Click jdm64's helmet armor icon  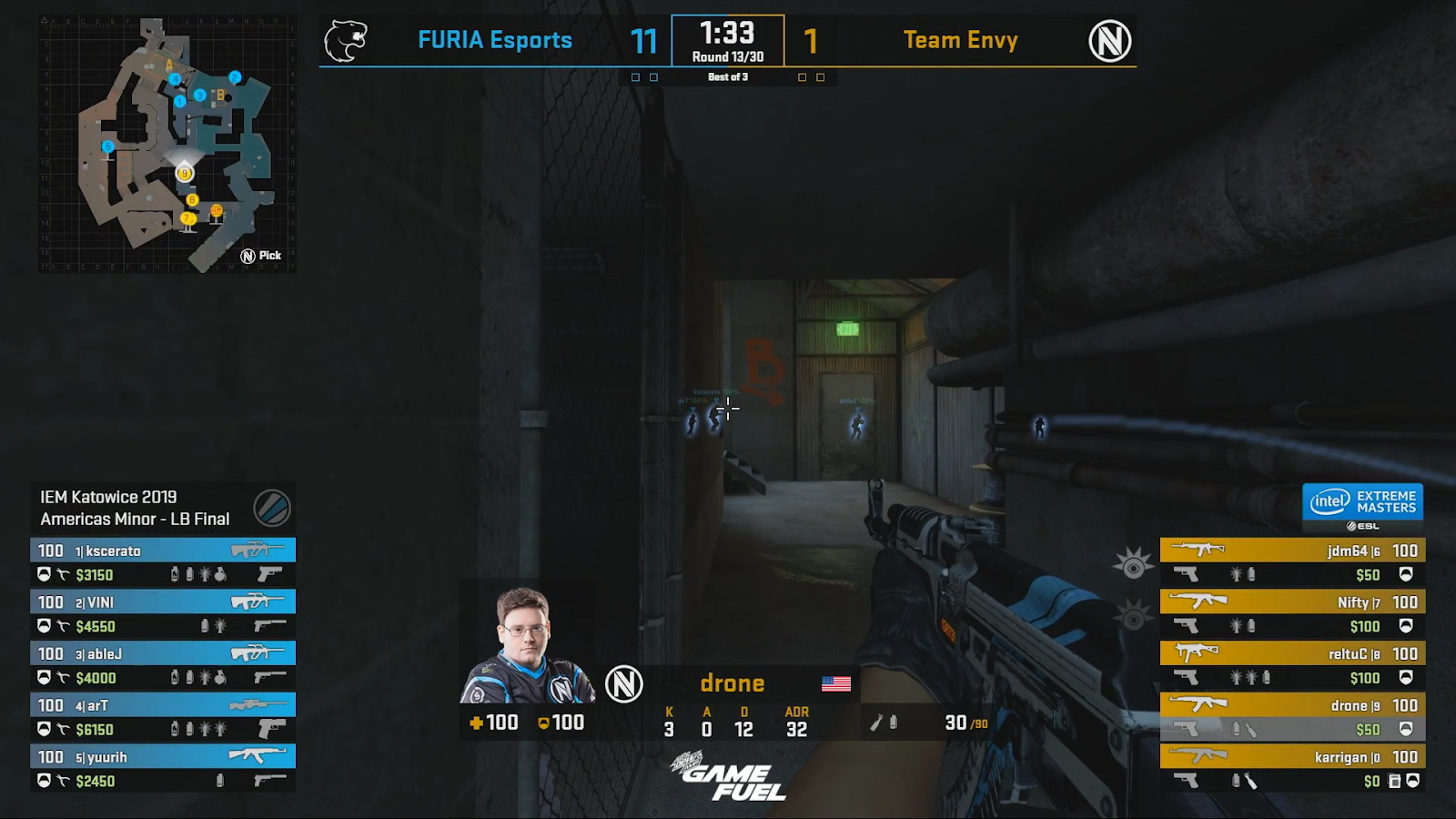tap(1407, 575)
